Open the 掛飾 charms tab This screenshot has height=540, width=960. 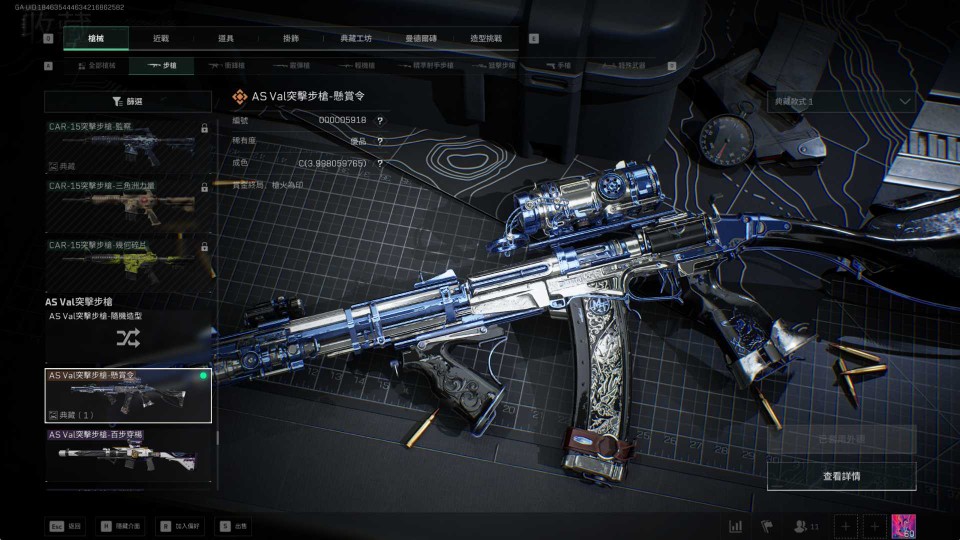(x=291, y=39)
